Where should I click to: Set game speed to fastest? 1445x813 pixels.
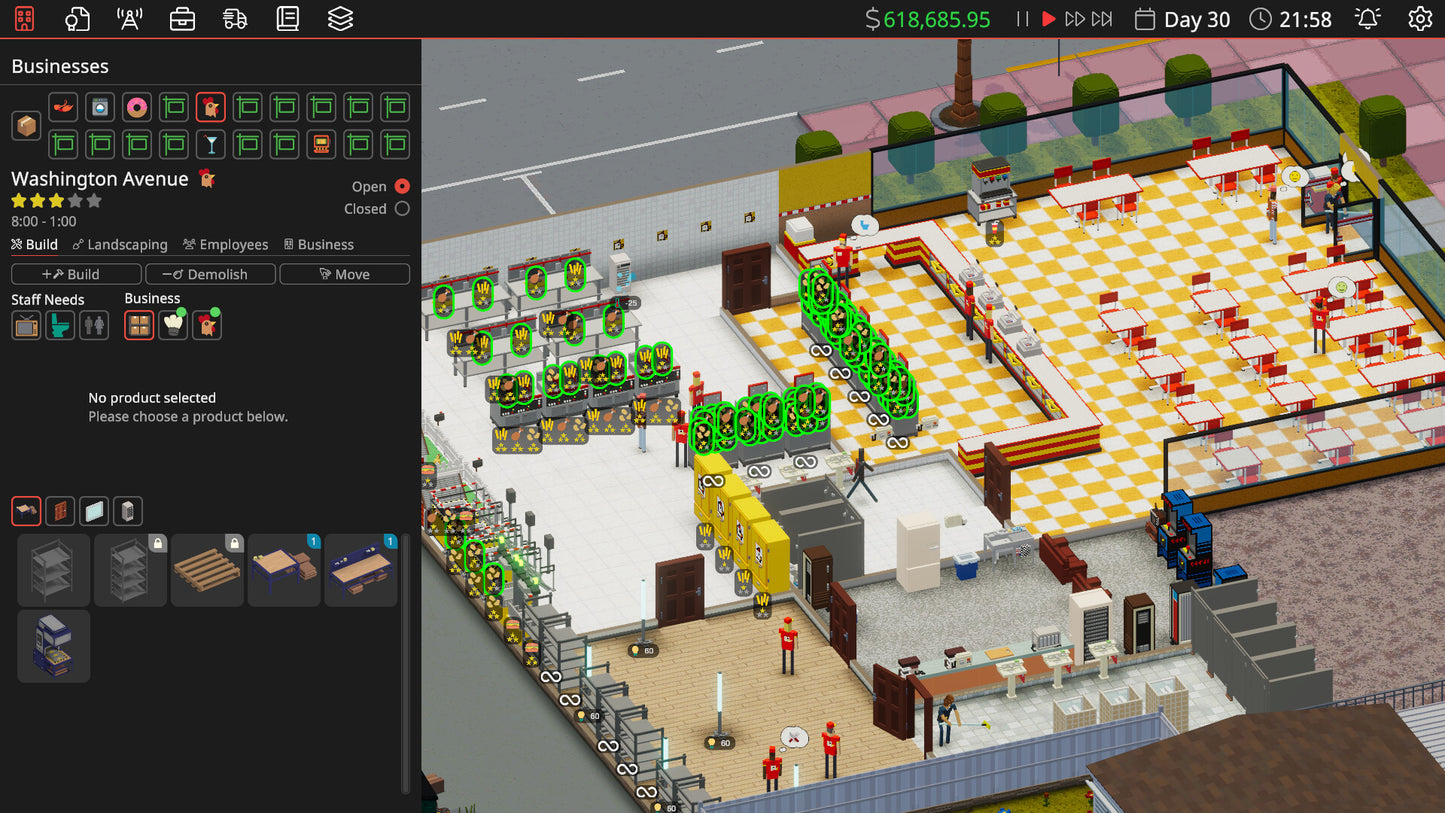click(1102, 19)
